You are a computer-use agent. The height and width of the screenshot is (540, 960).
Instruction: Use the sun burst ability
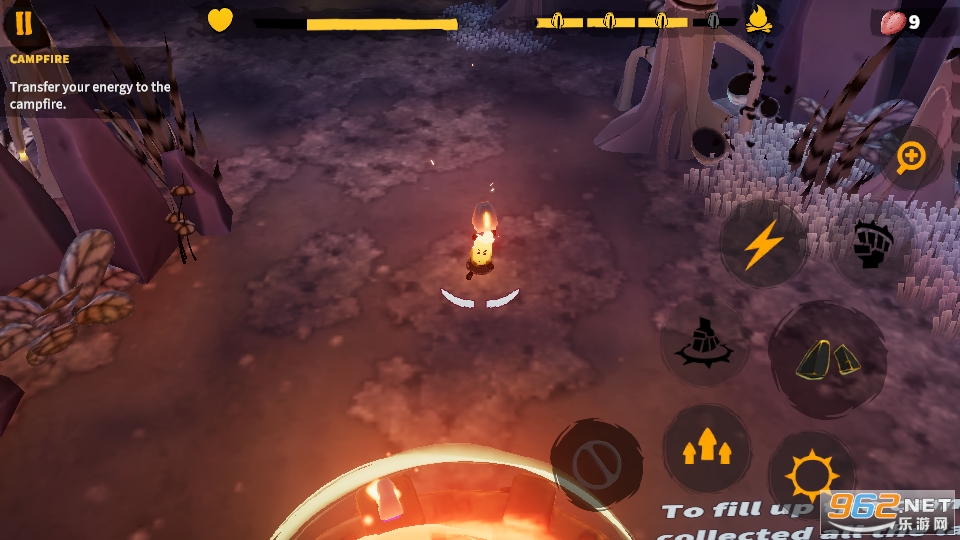point(811,475)
